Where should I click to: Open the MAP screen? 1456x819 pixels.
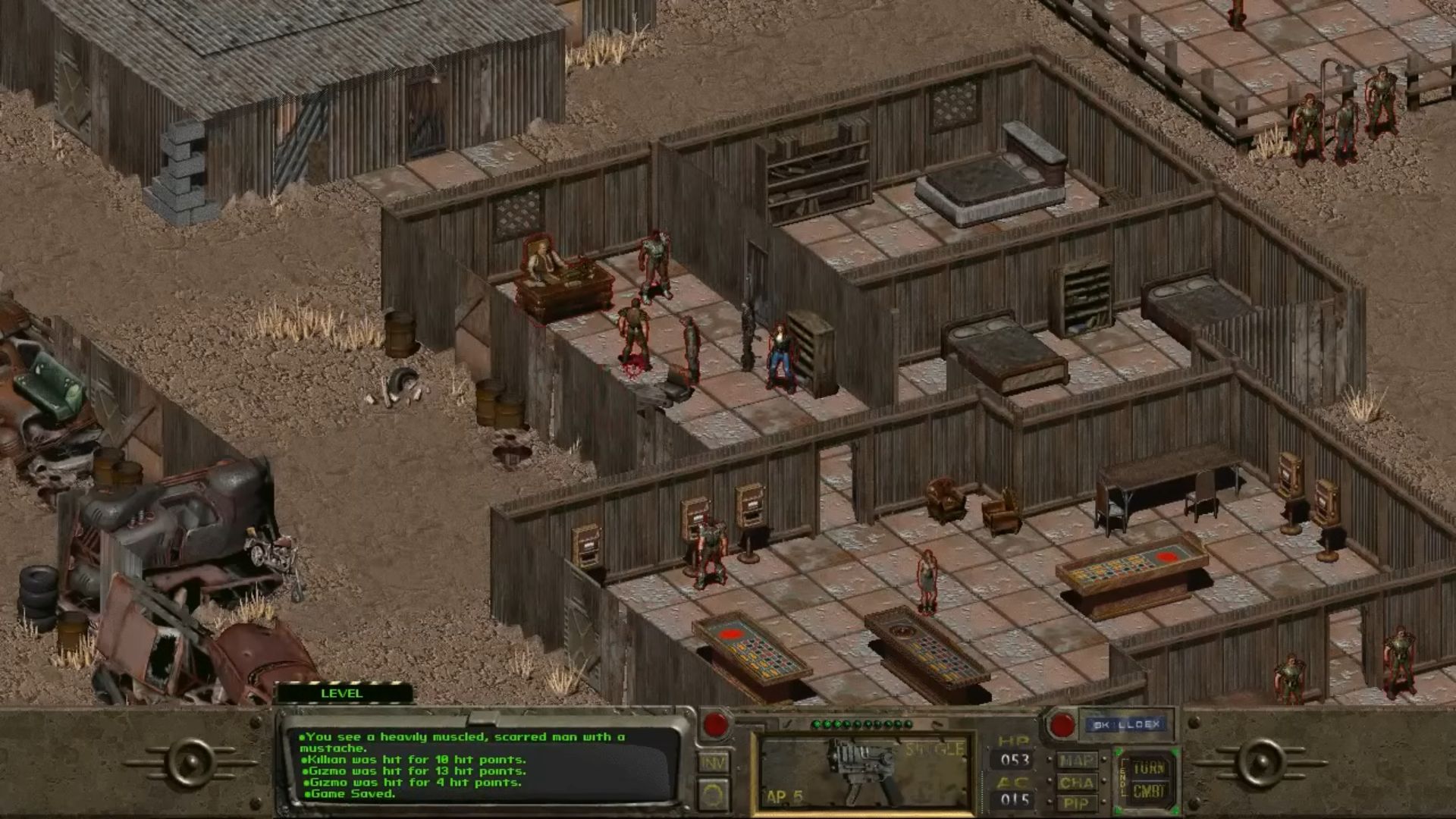click(x=1076, y=760)
